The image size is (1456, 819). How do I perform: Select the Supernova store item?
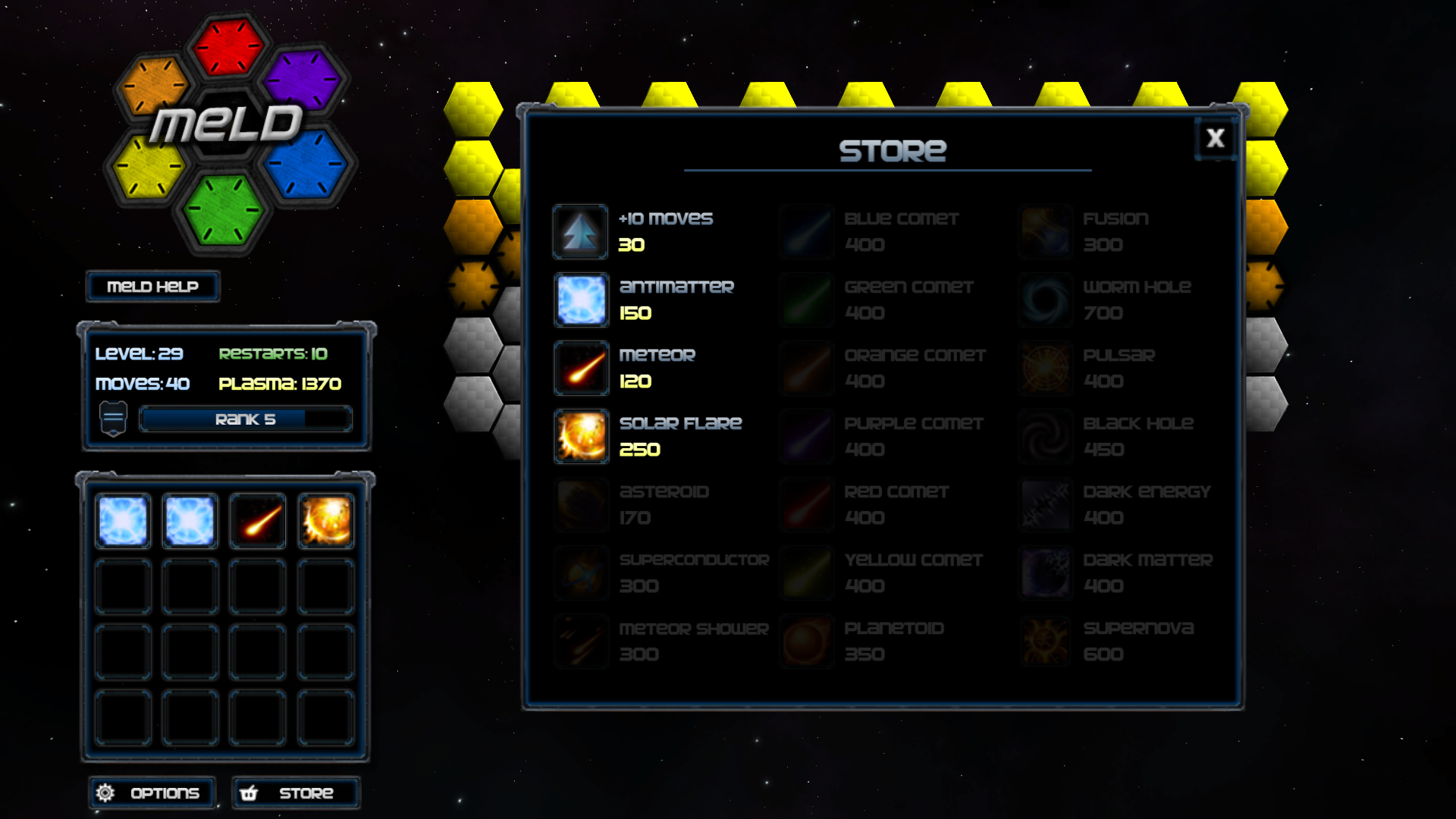pyautogui.click(x=1045, y=641)
